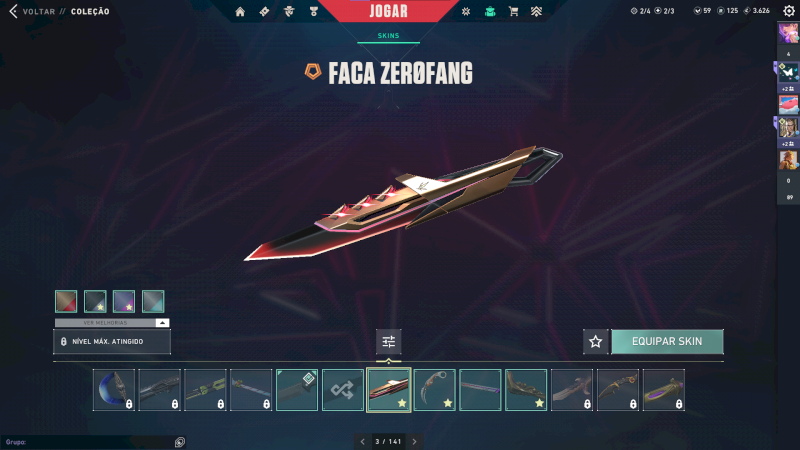Go back using the Voltar button

32,11
